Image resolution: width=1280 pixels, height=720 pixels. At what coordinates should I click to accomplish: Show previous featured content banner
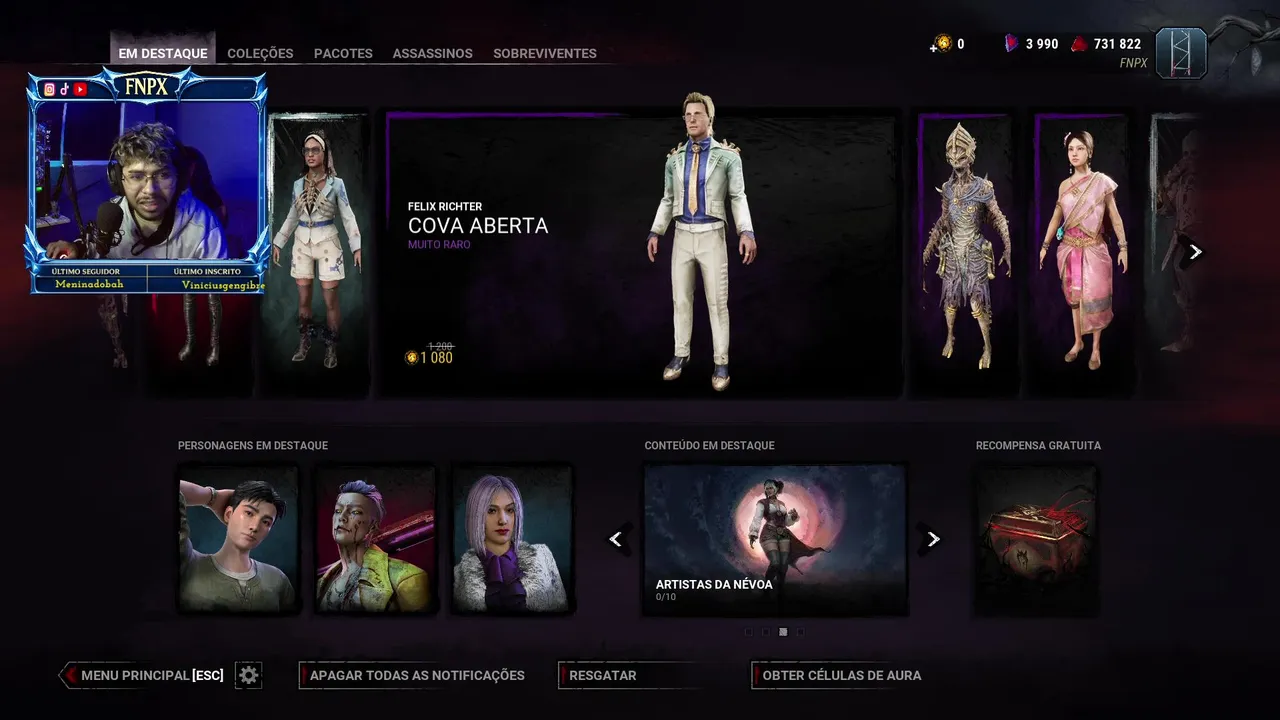click(616, 539)
